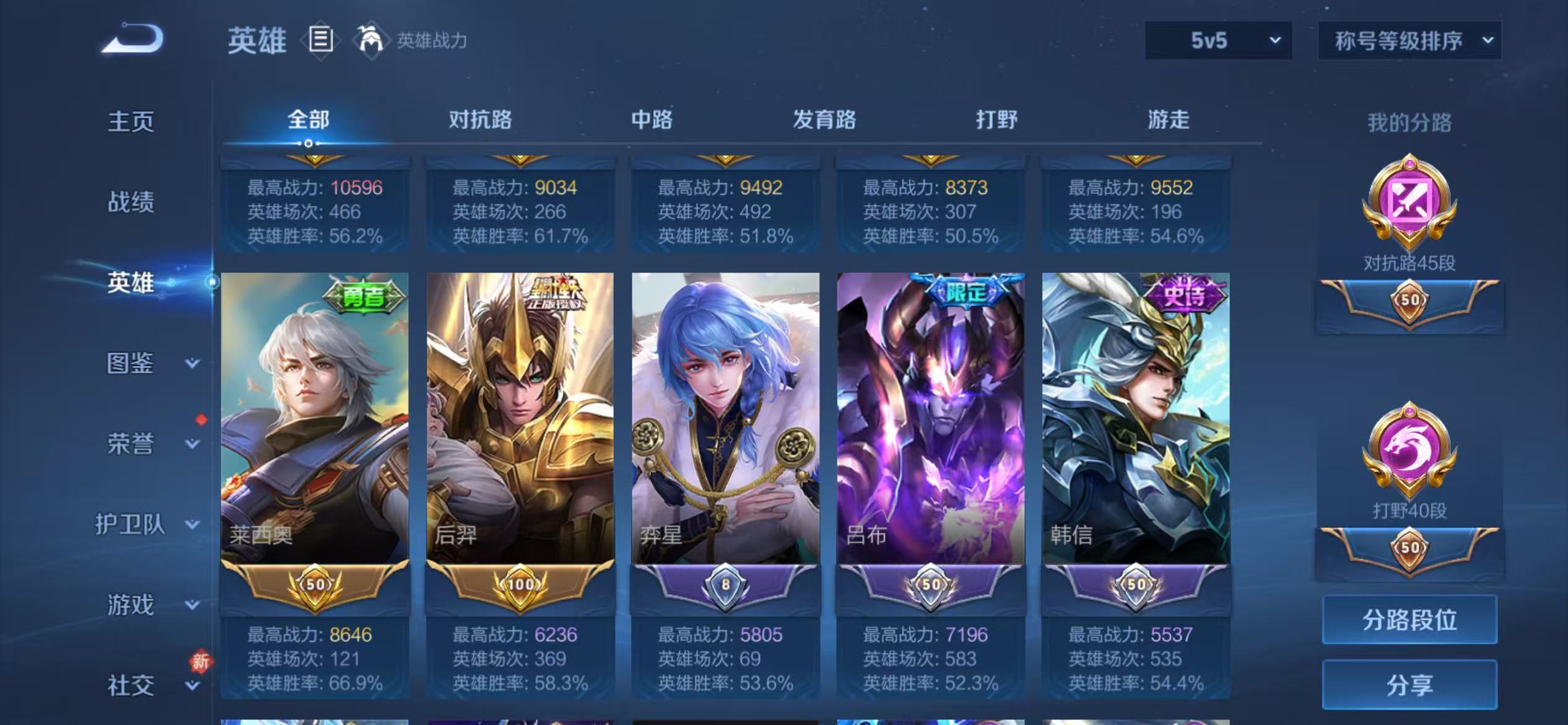Open the 称号等级排序 sorting dropdown
The image size is (1568, 725).
tap(1409, 42)
